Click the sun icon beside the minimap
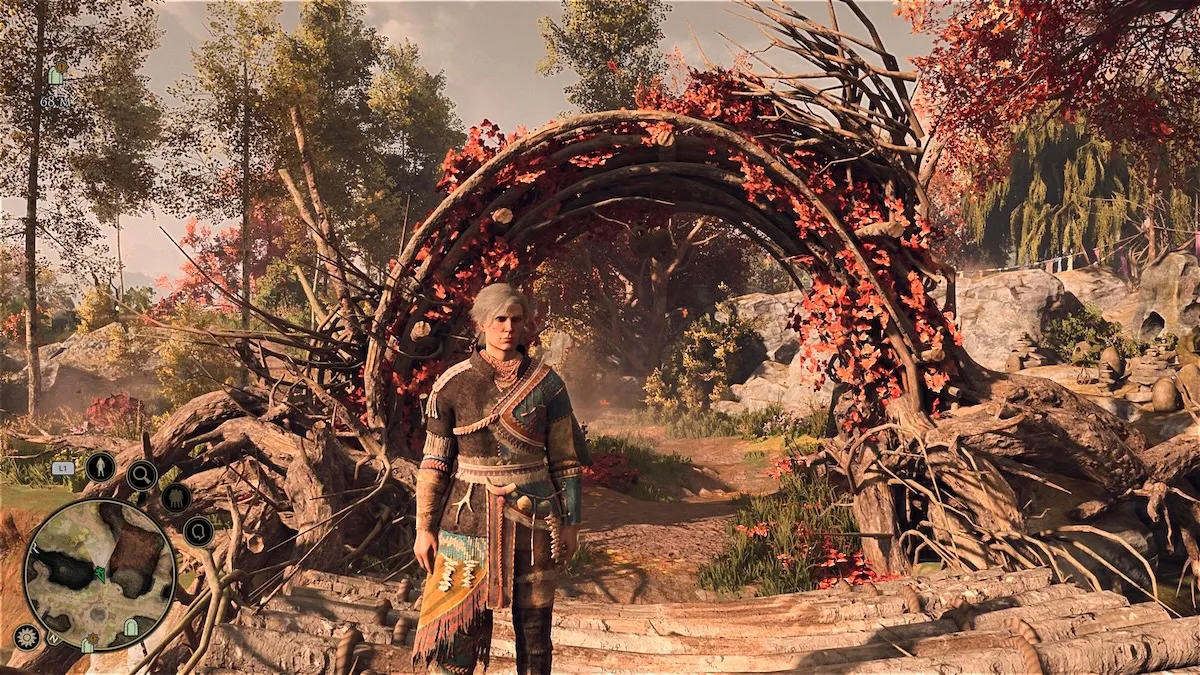The height and width of the screenshot is (675, 1200). 27,637
